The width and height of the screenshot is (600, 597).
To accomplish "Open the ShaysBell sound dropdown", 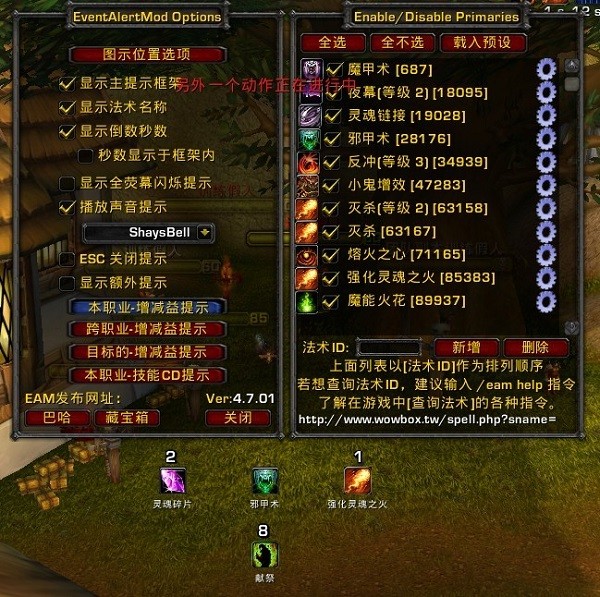I will 205,232.
